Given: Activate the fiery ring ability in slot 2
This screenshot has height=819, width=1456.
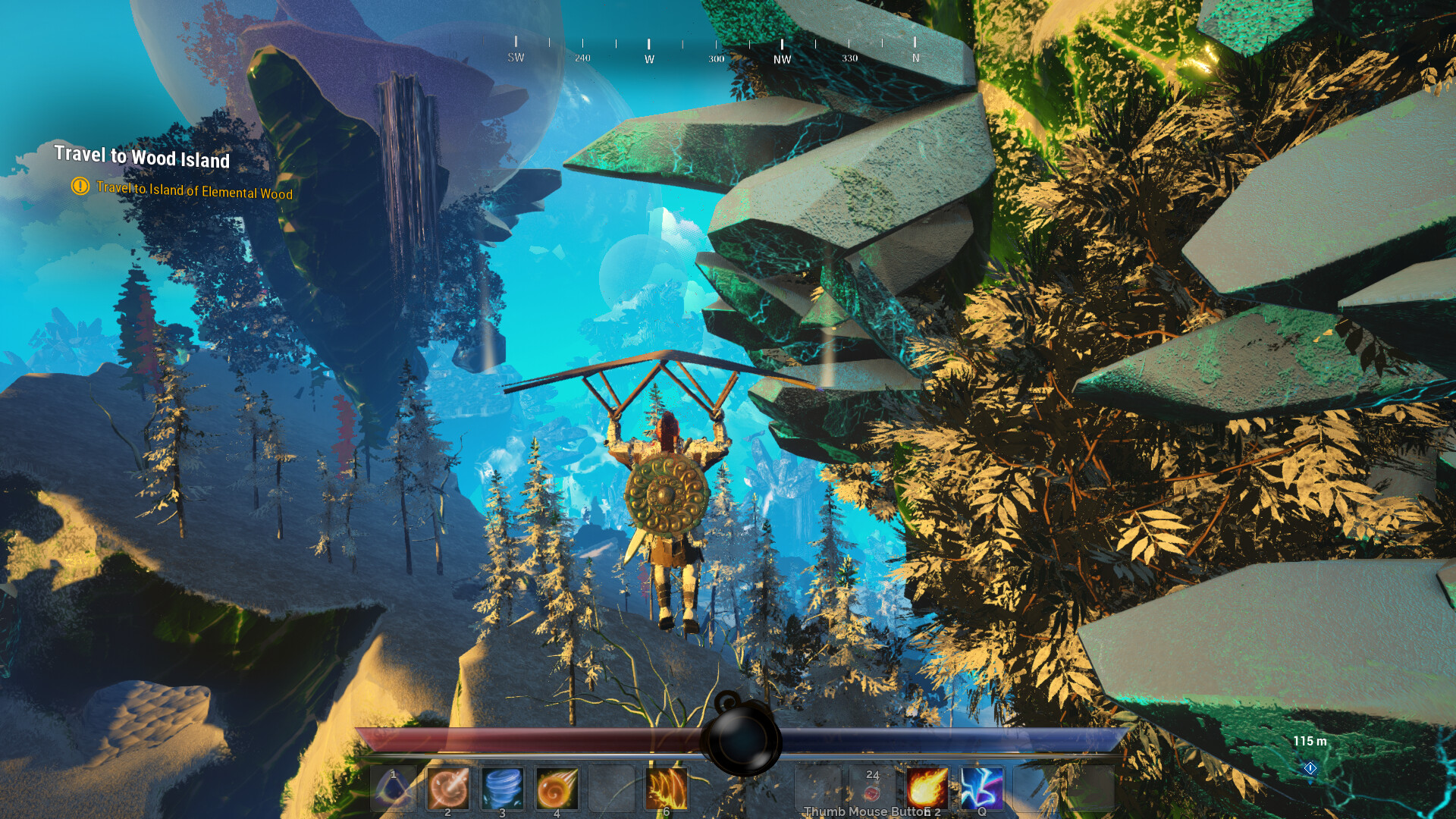Looking at the screenshot, I should click(x=447, y=787).
